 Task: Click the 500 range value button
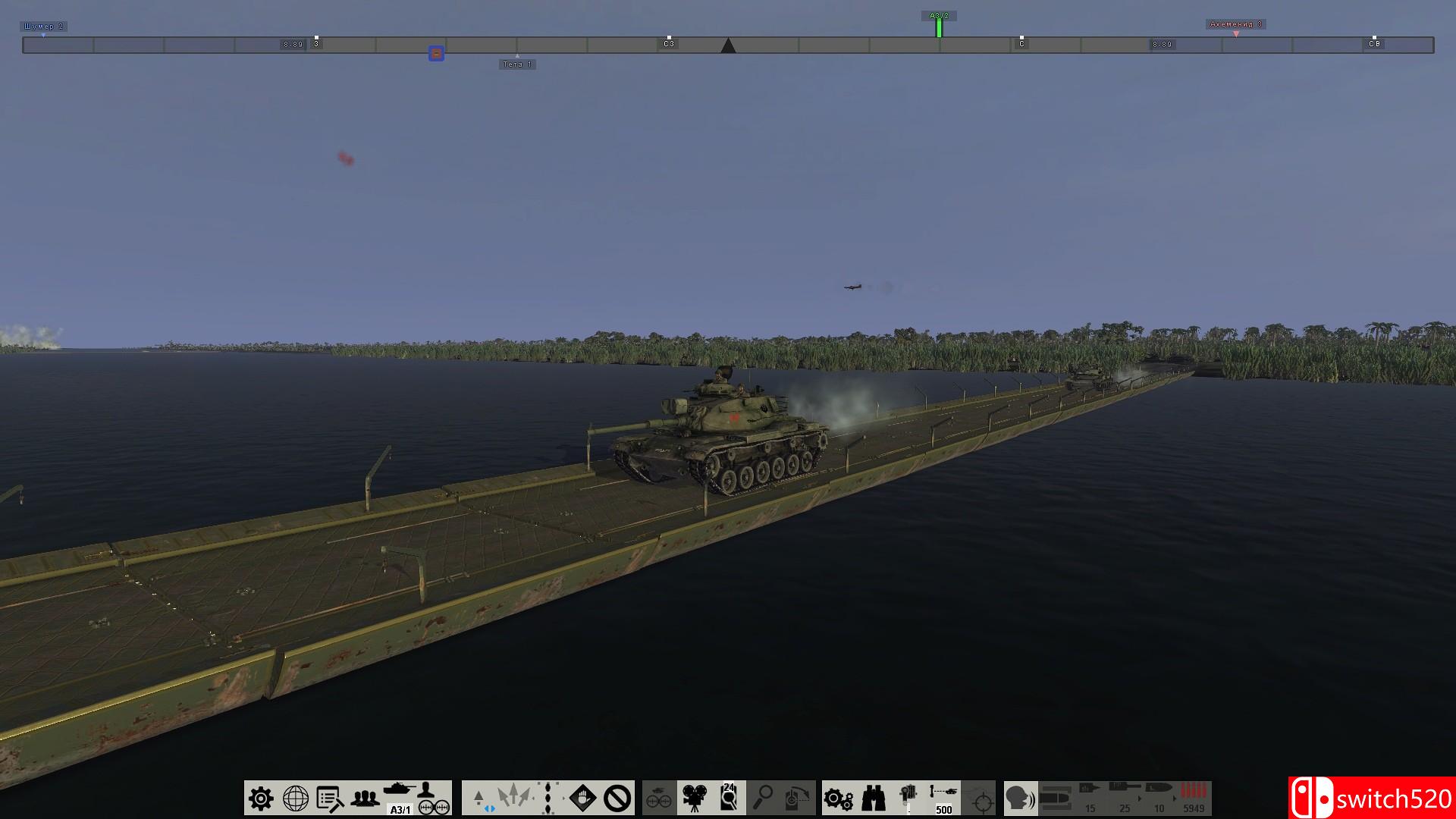point(943,810)
